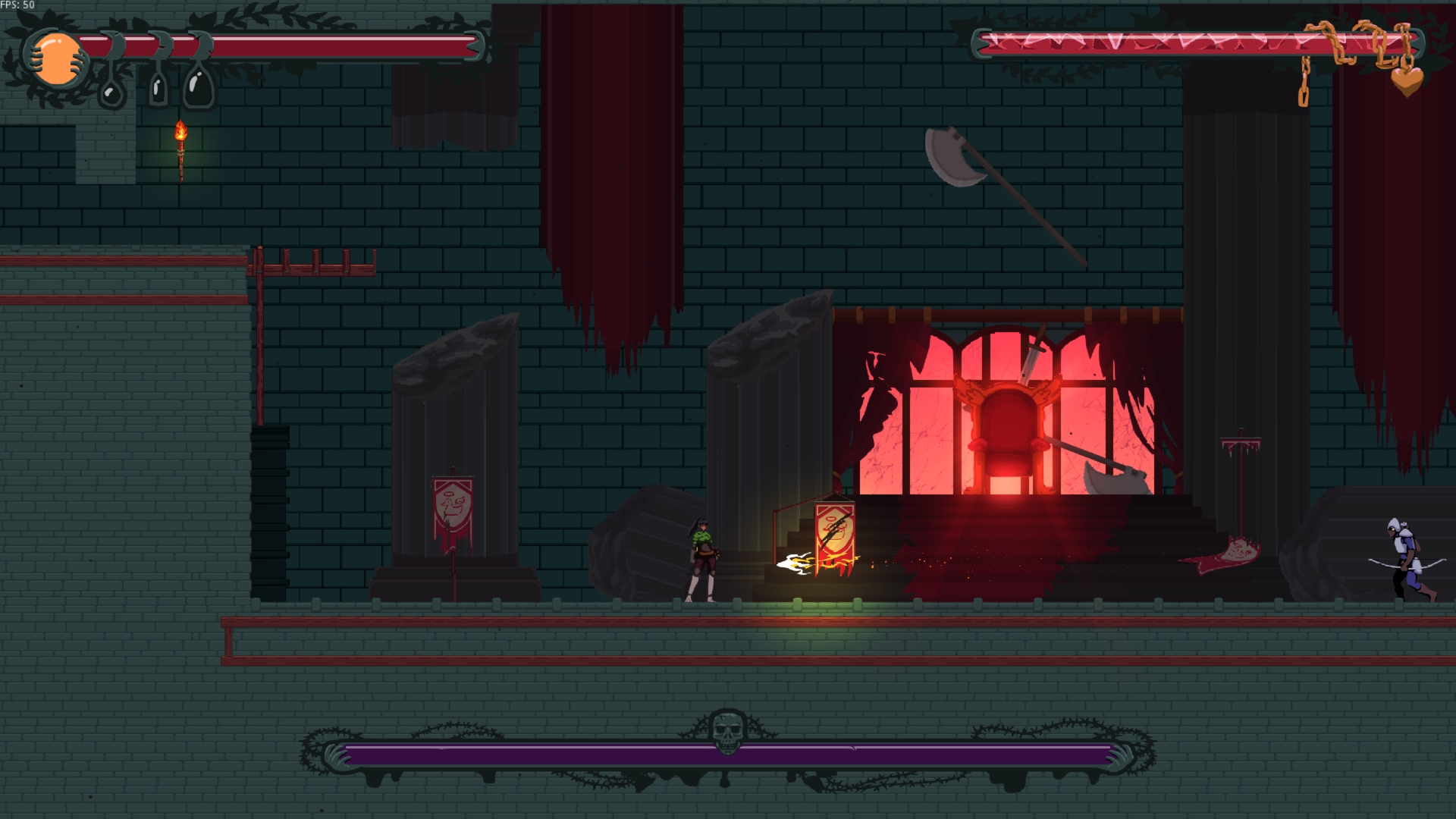This screenshot has height=819, width=1456.
Task: Select the golden heart charm icon
Action: click(1407, 81)
